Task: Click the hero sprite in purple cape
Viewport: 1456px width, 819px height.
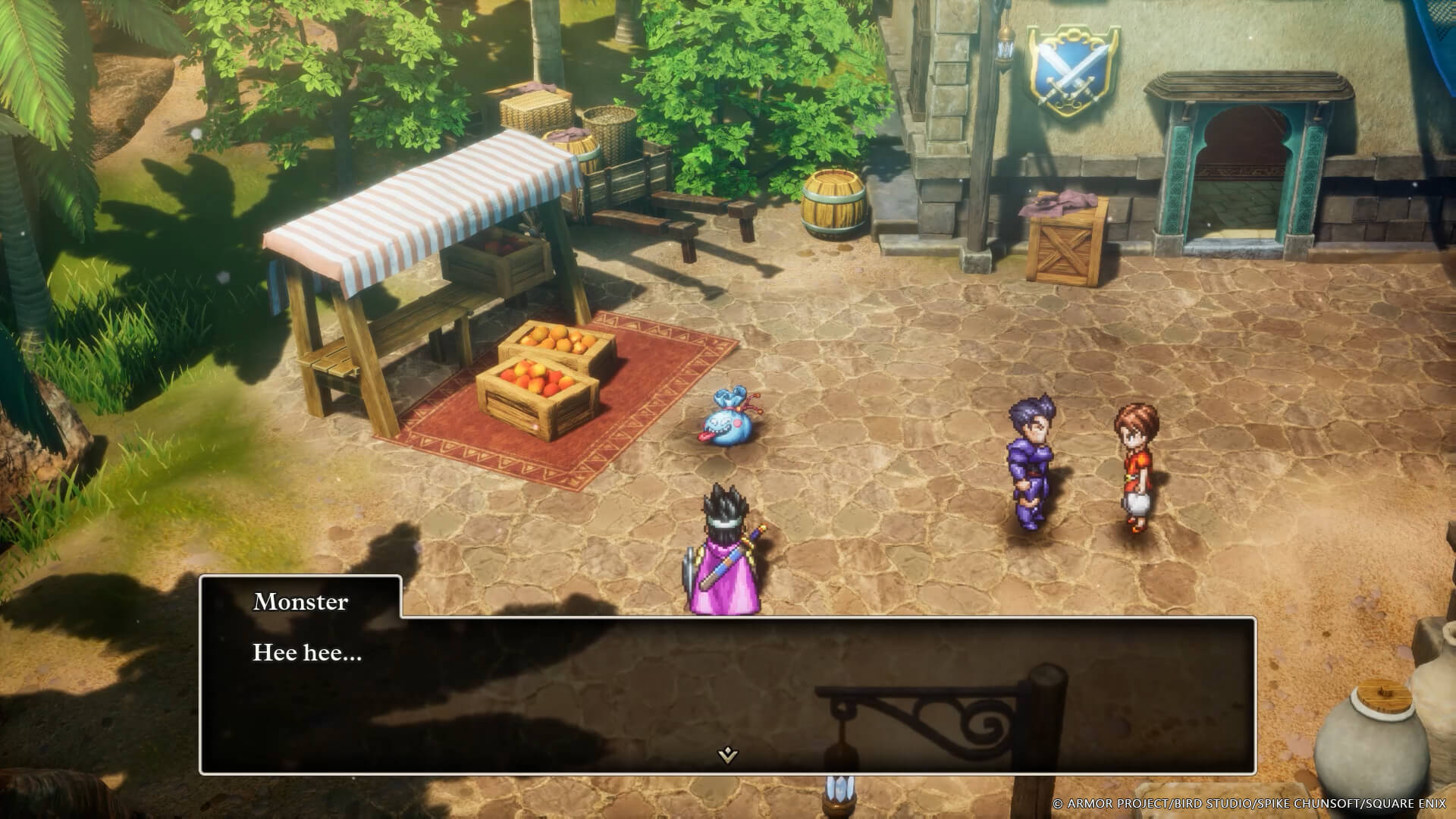Action: [724, 554]
